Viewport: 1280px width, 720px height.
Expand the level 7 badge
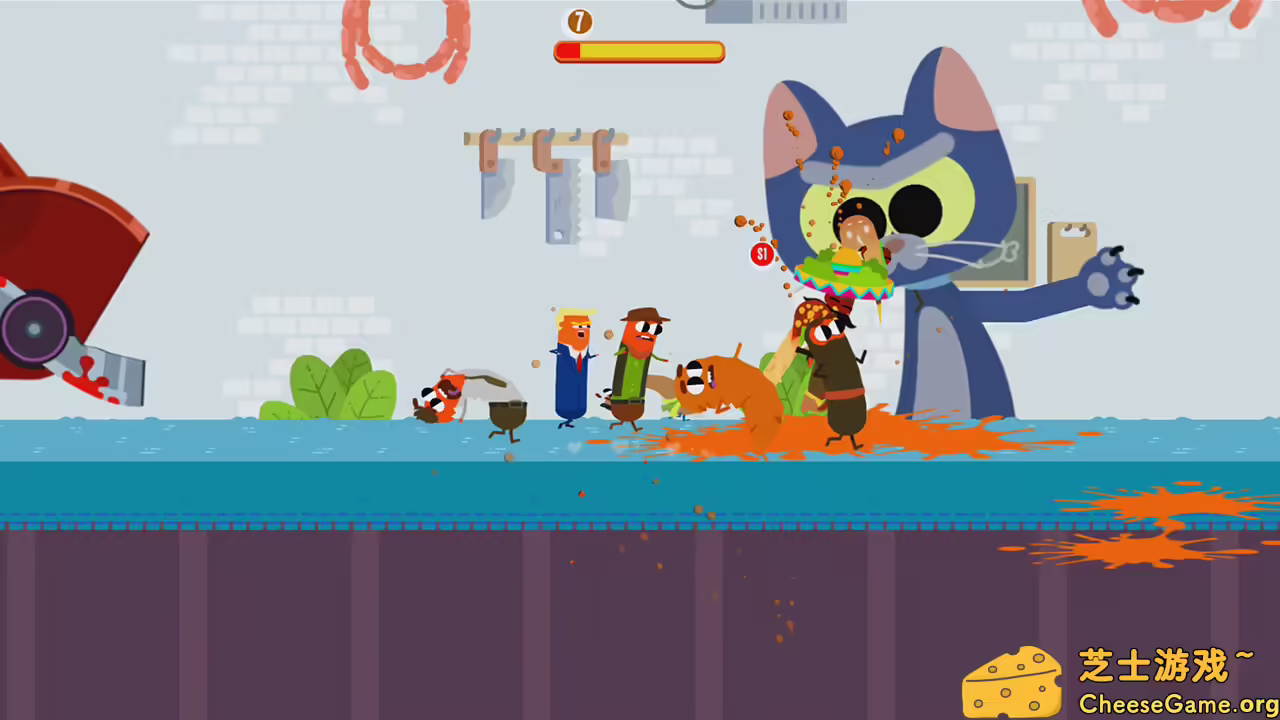(579, 22)
